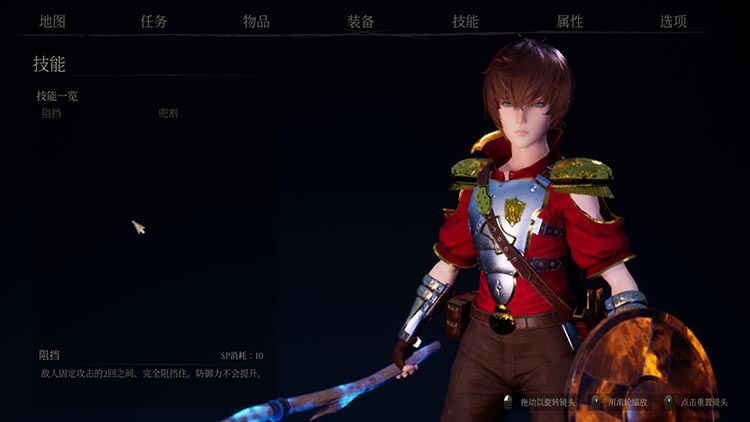Show the 物品 (Items) tab
Screen dimensions: 750x422
pyautogui.click(x=256, y=21)
